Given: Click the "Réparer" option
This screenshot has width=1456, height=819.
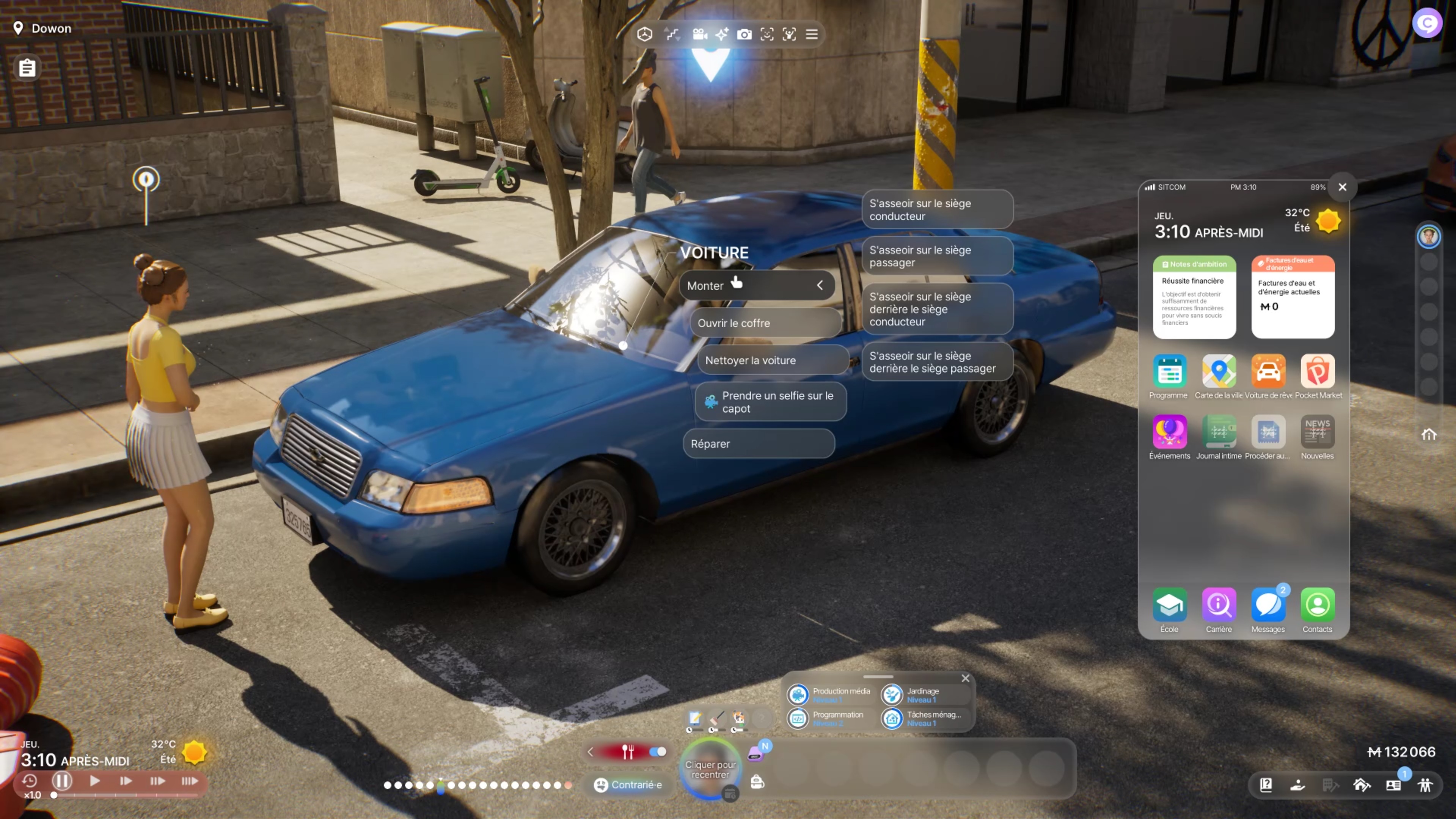Looking at the screenshot, I should [x=758, y=444].
